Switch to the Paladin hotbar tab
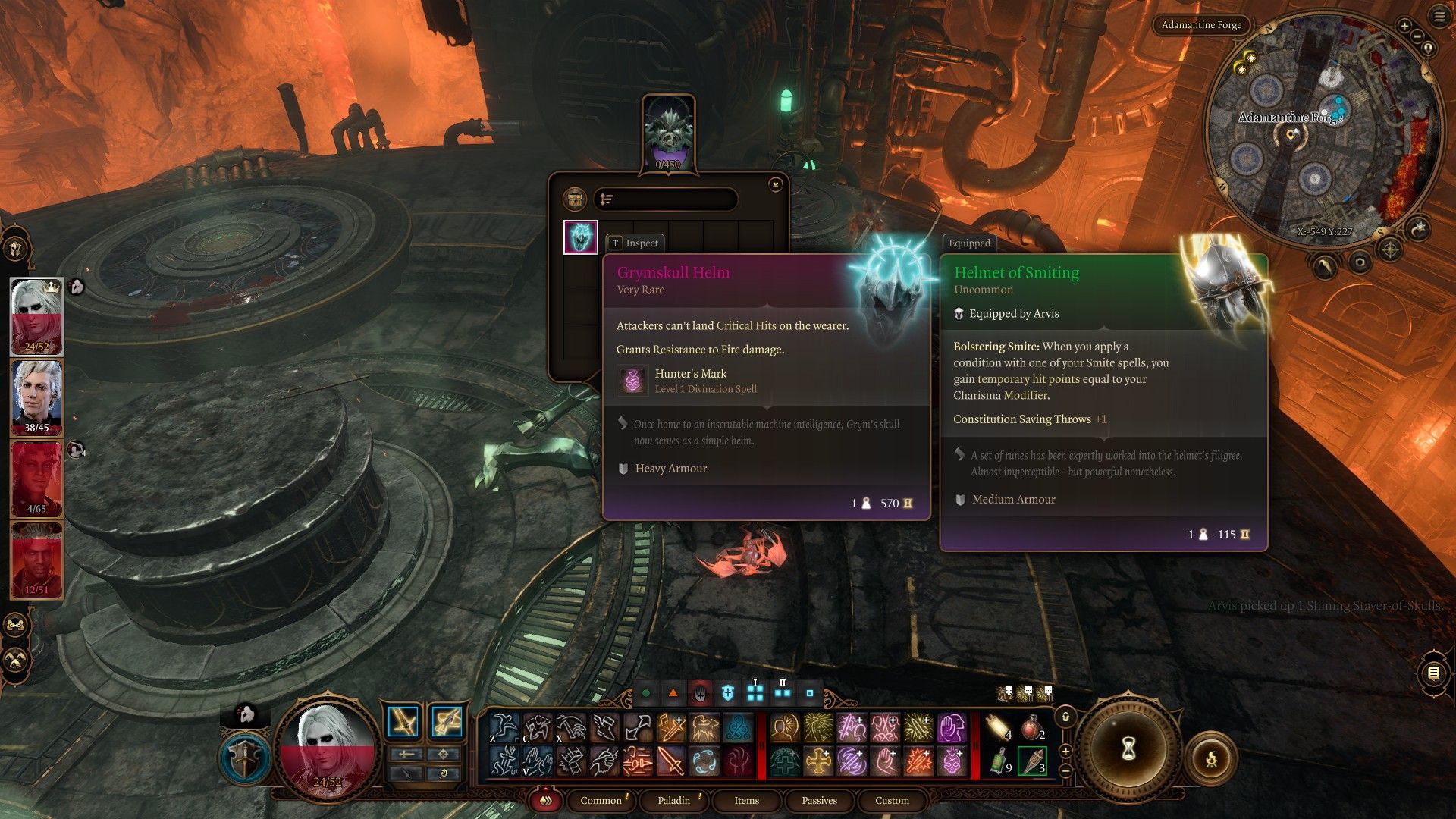Image resolution: width=1456 pixels, height=819 pixels. (x=673, y=800)
